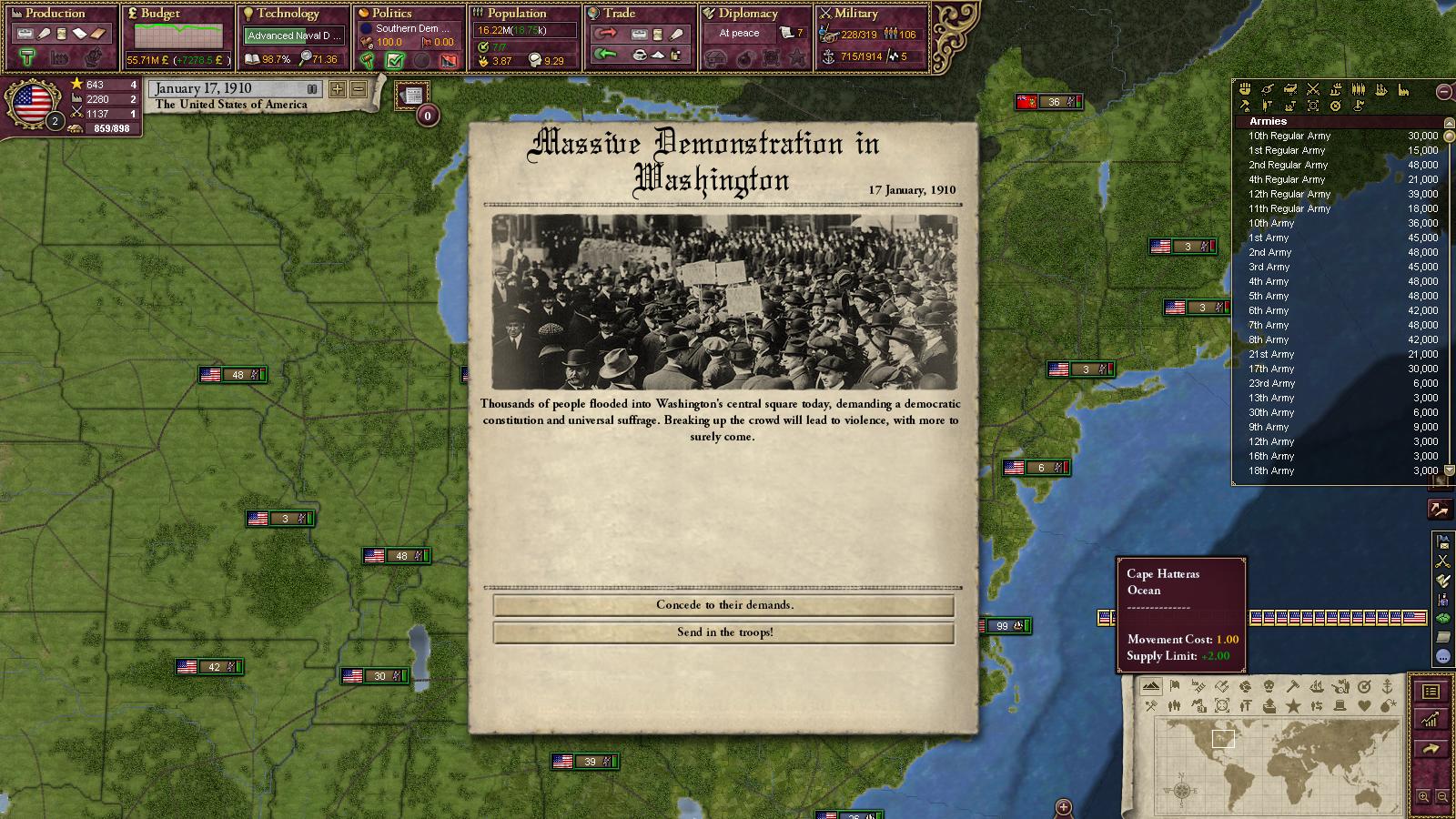Image resolution: width=1456 pixels, height=819 pixels.
Task: Open the Production tab
Action: pyautogui.click(x=55, y=14)
